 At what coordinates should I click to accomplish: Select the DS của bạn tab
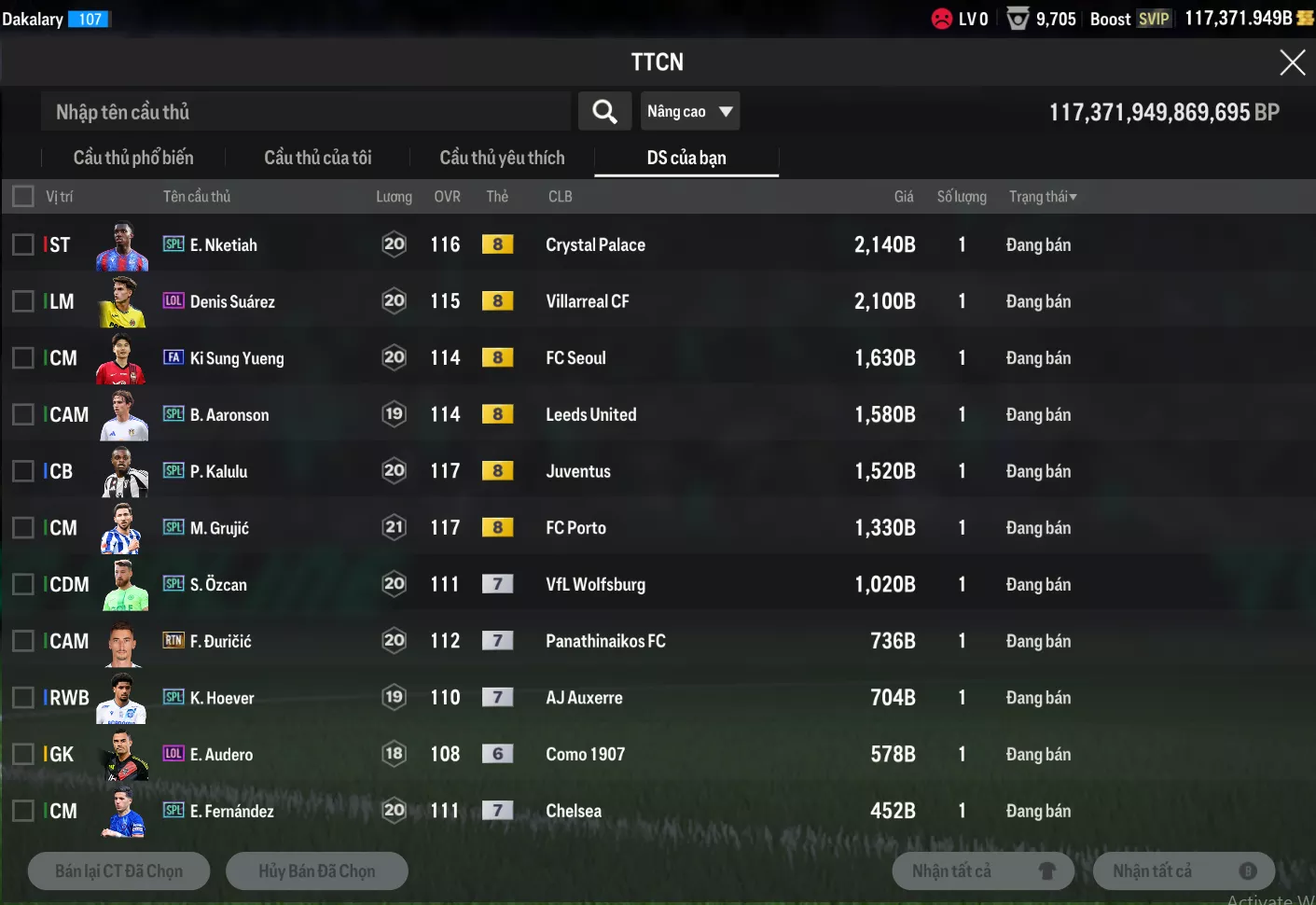click(686, 158)
